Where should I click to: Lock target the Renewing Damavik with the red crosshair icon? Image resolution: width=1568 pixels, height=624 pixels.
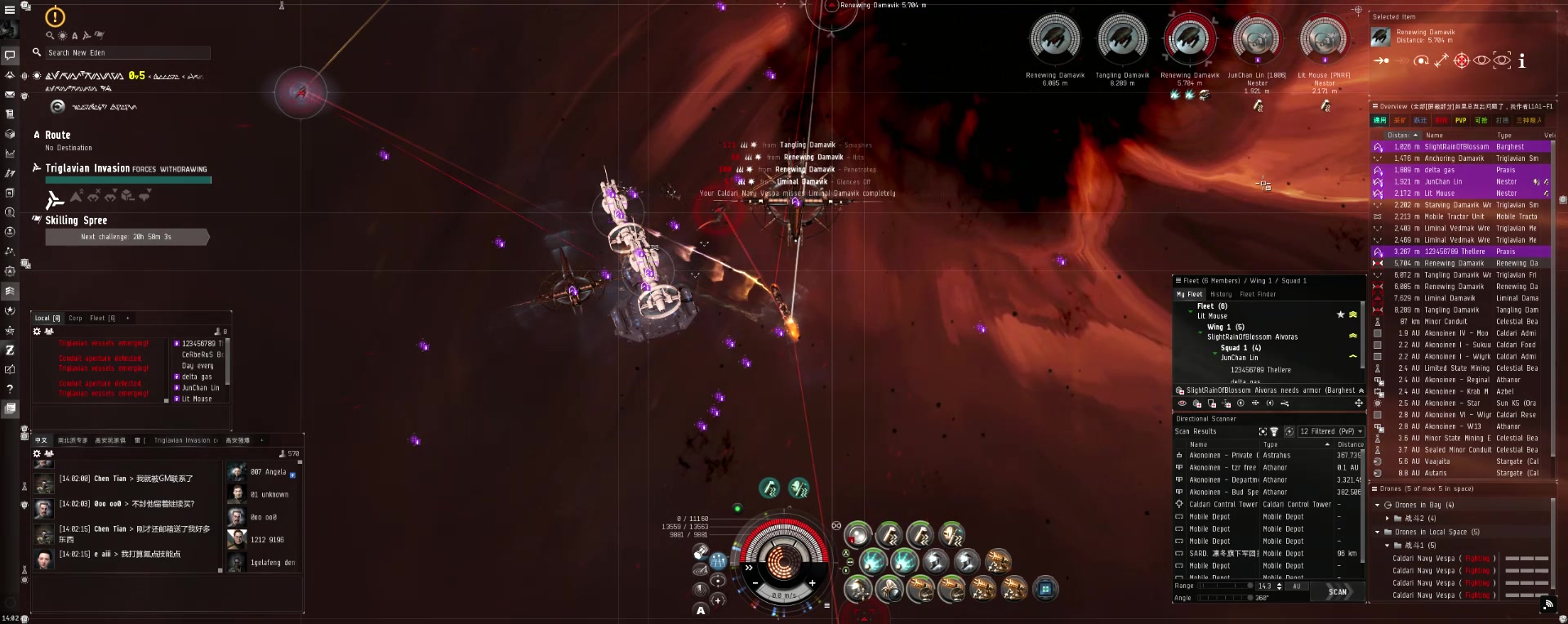tap(1461, 60)
